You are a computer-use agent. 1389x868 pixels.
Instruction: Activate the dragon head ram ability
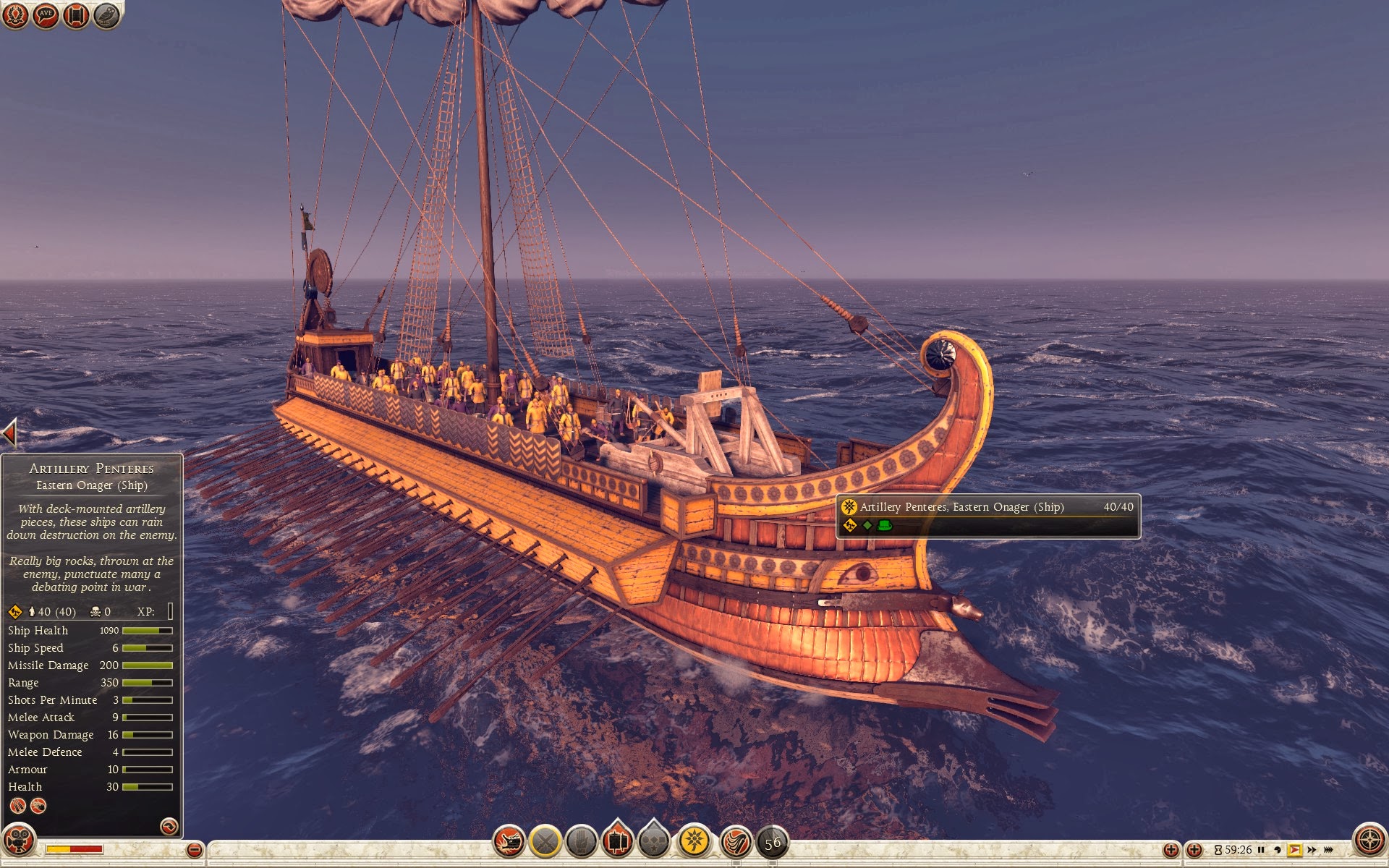[509, 842]
